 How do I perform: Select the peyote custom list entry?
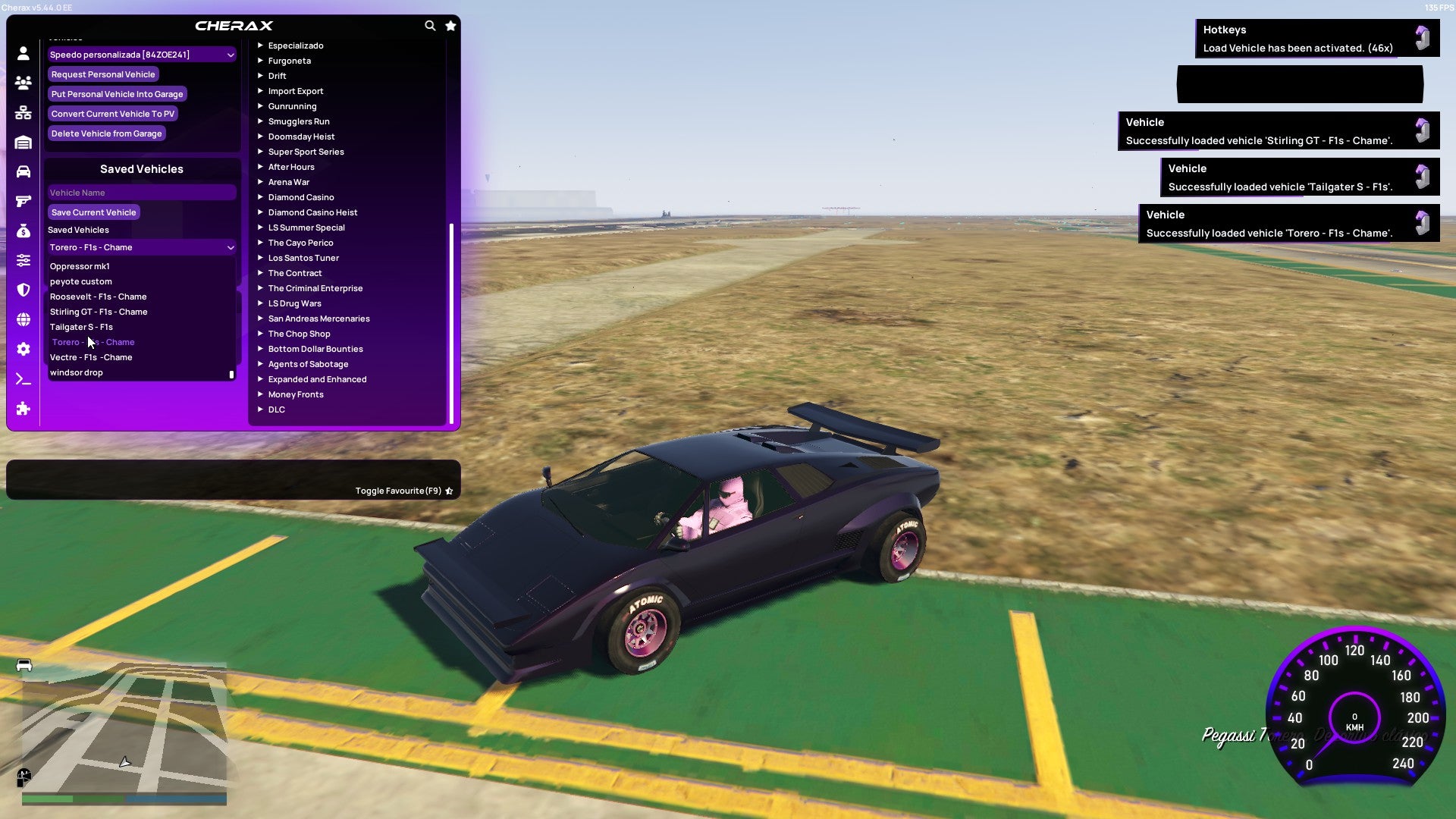80,281
